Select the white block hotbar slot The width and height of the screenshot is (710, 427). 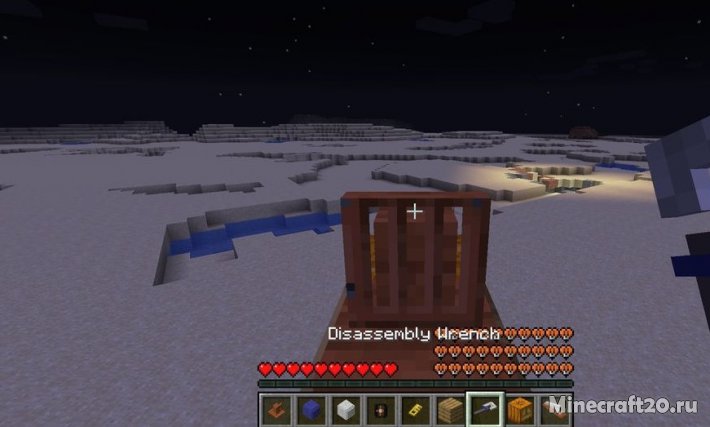click(x=344, y=408)
